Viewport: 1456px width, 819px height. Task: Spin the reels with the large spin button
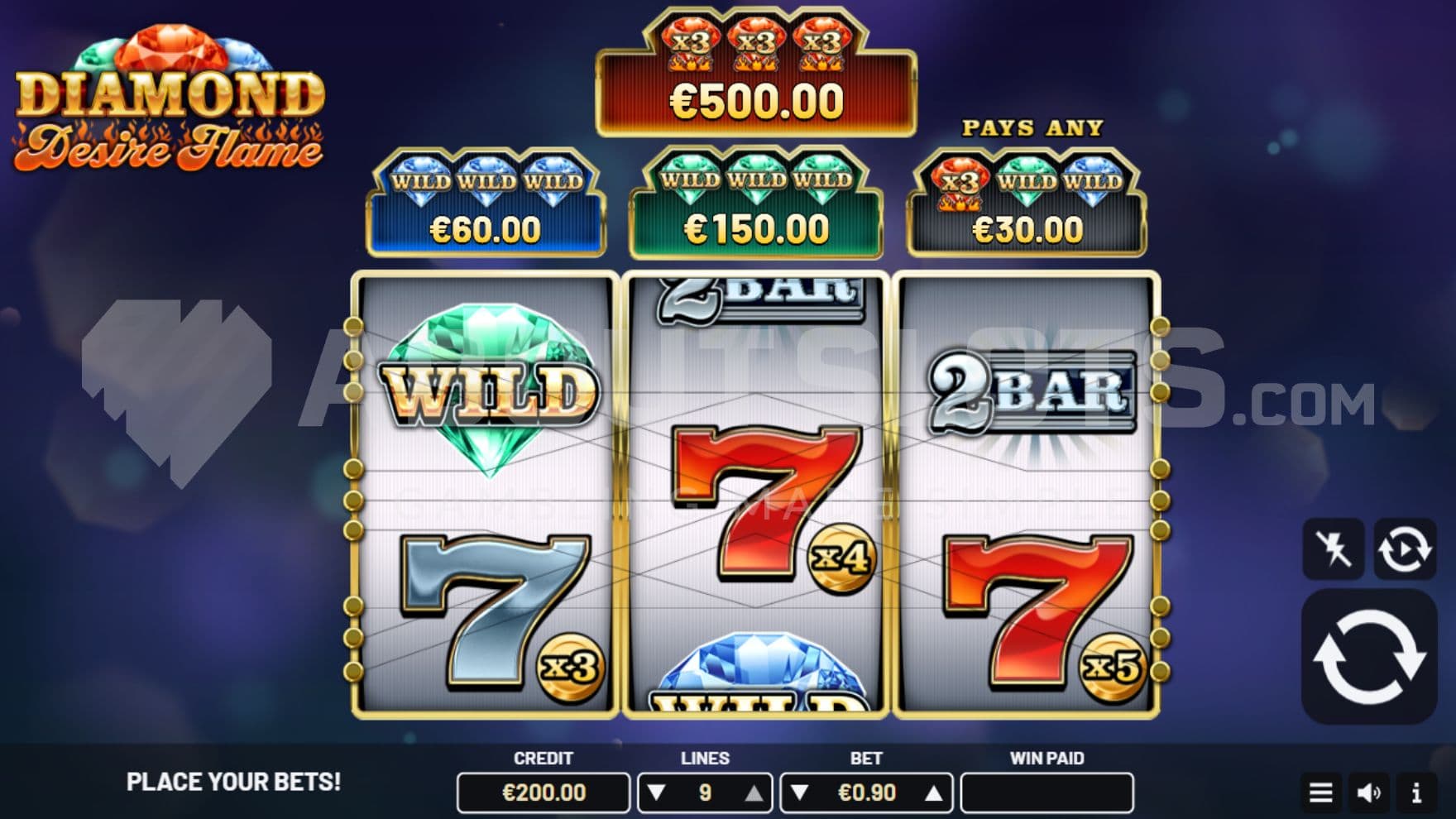click(1369, 657)
